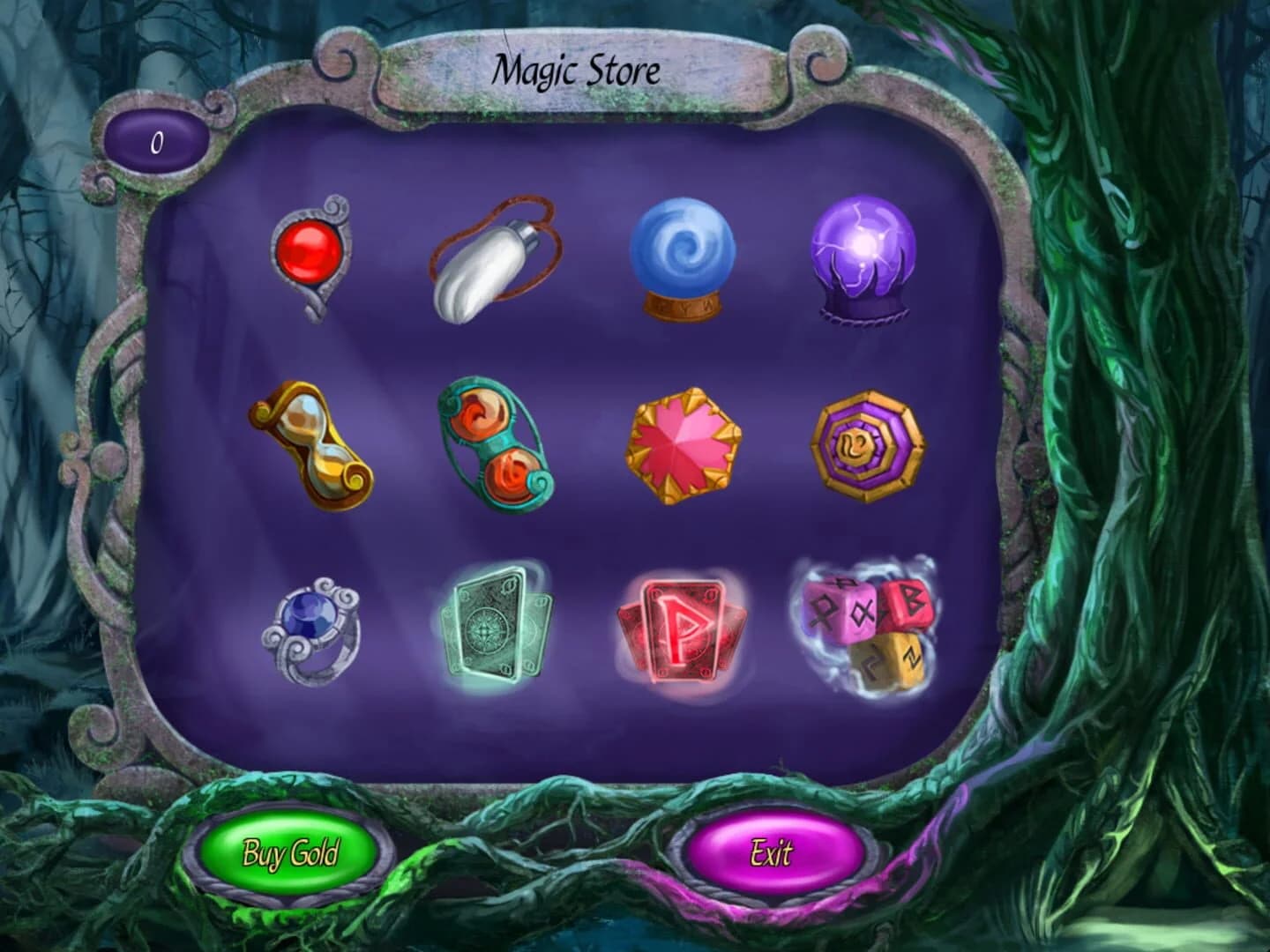Image resolution: width=1270 pixels, height=952 pixels.
Task: Select the red amulet pendant item
Action: click(x=313, y=256)
